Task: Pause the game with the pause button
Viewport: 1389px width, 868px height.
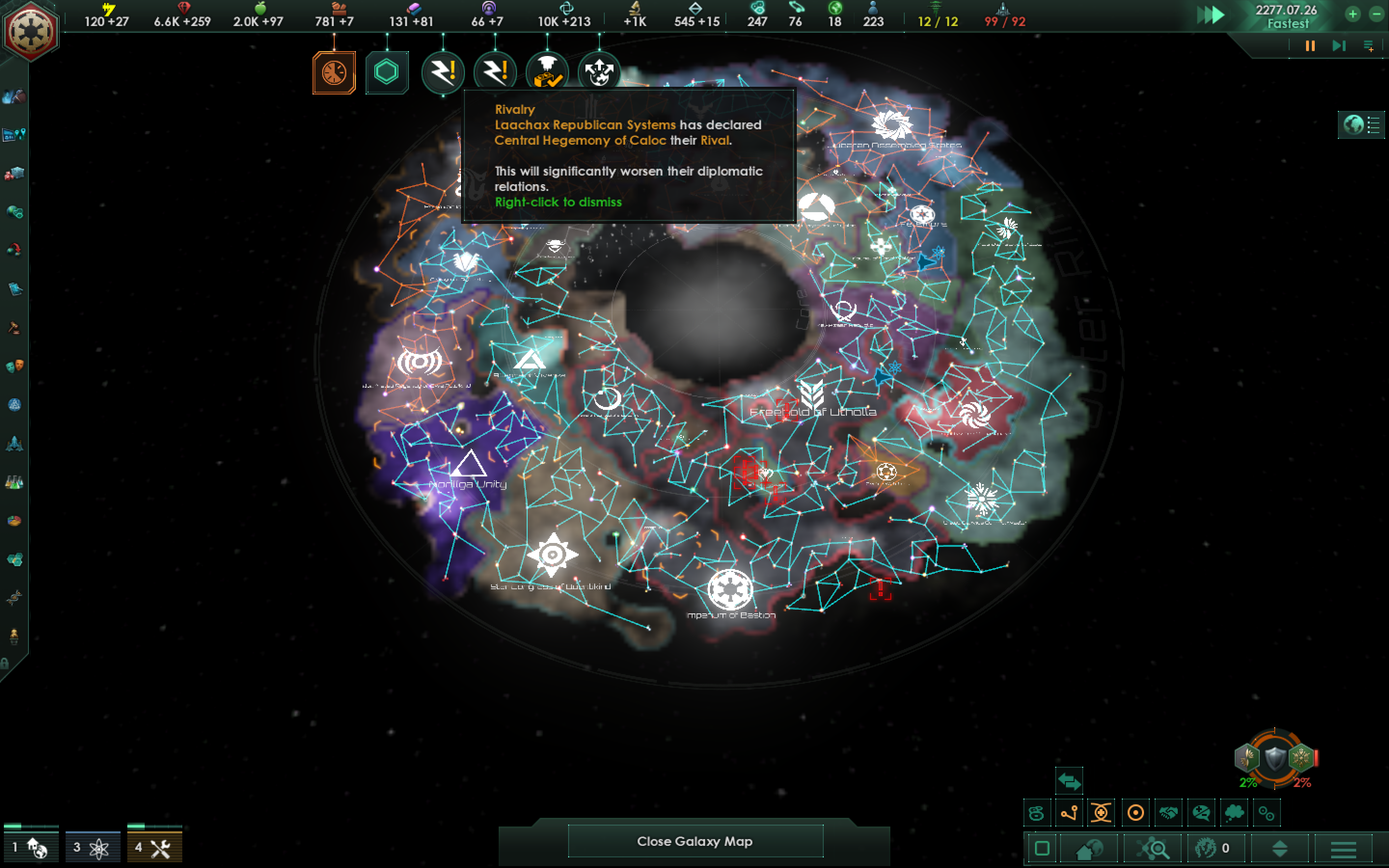Action: pyautogui.click(x=1310, y=46)
